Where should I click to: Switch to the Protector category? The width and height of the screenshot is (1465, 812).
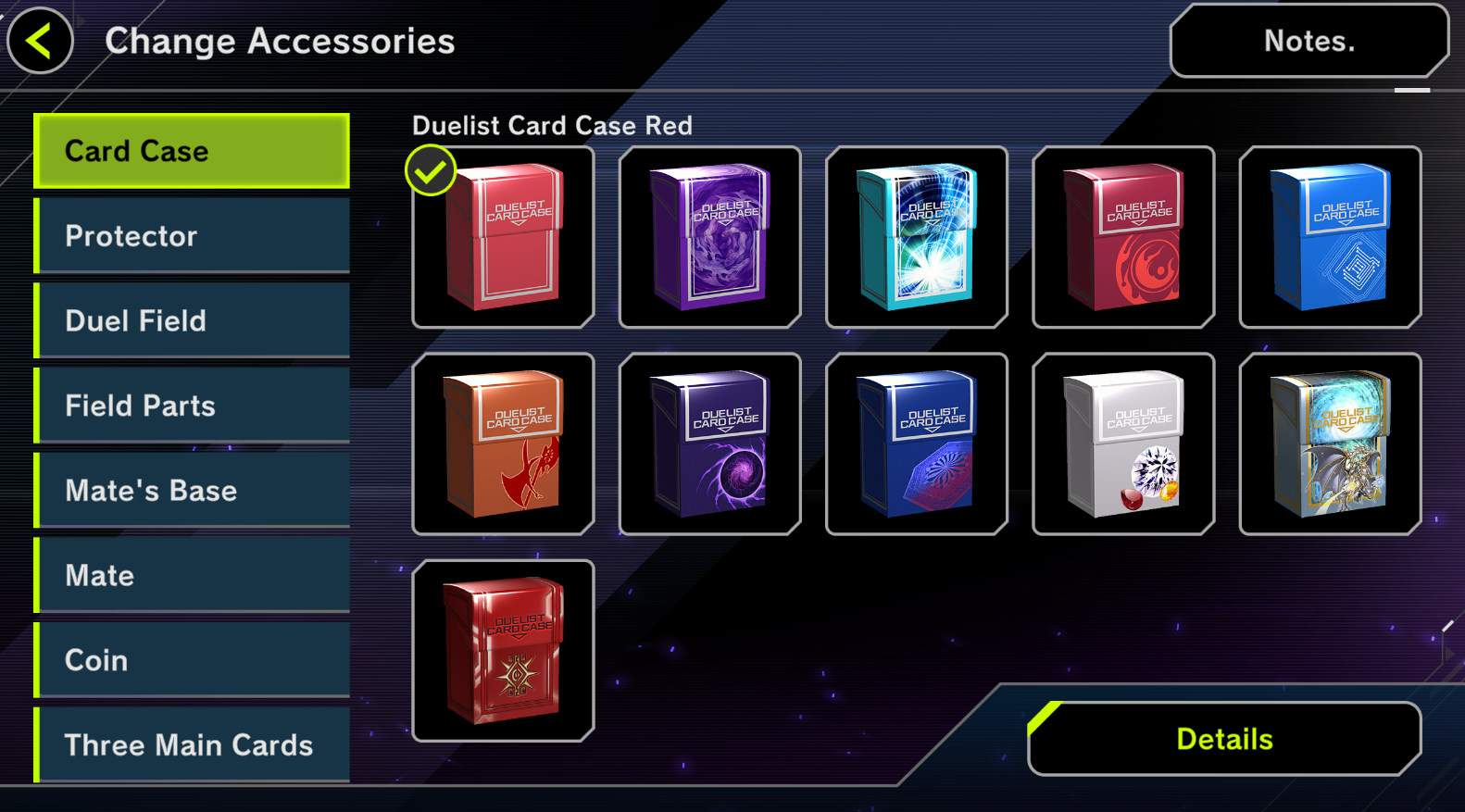point(192,236)
